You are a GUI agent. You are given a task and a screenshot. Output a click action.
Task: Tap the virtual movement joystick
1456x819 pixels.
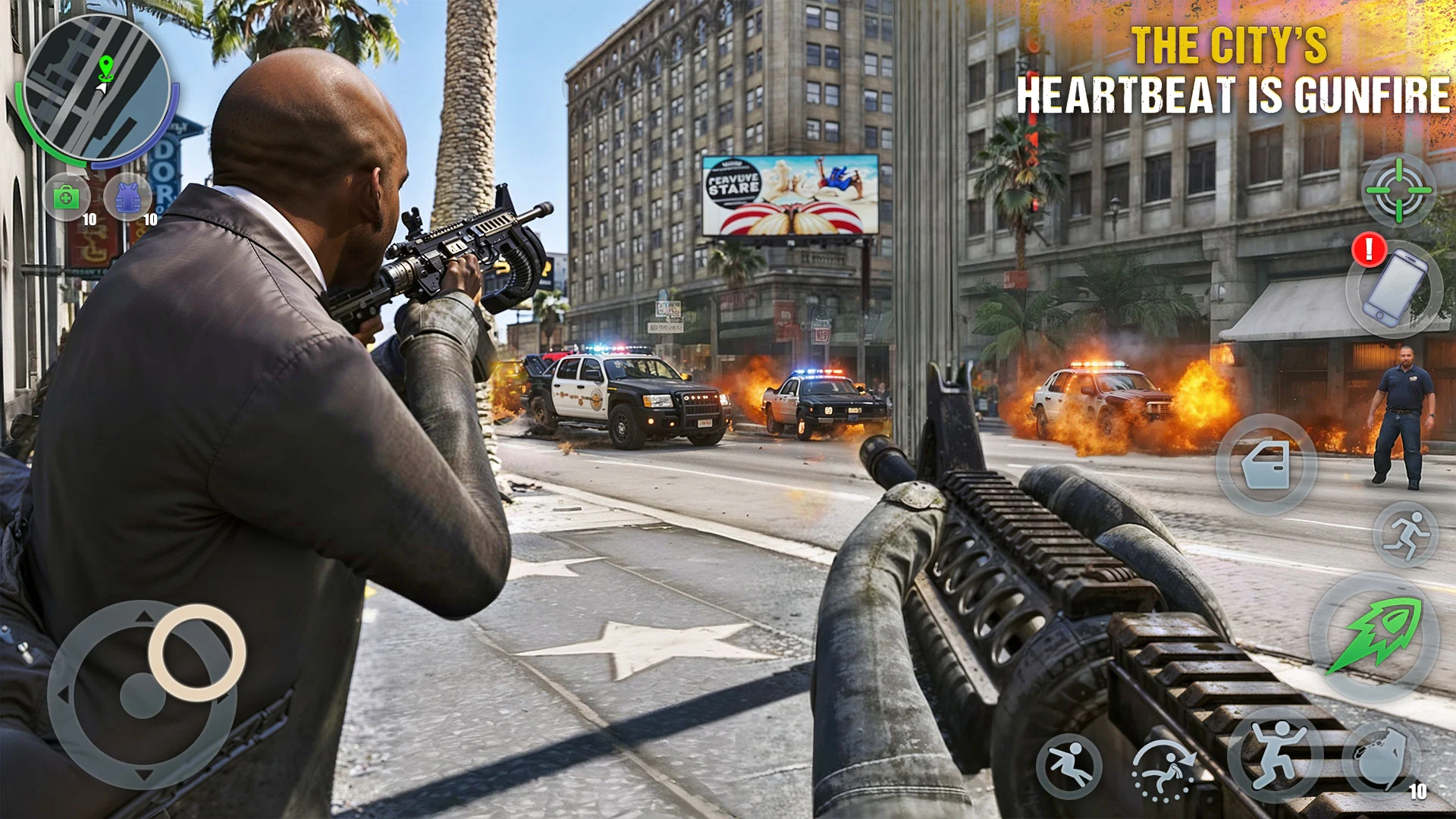(x=144, y=694)
